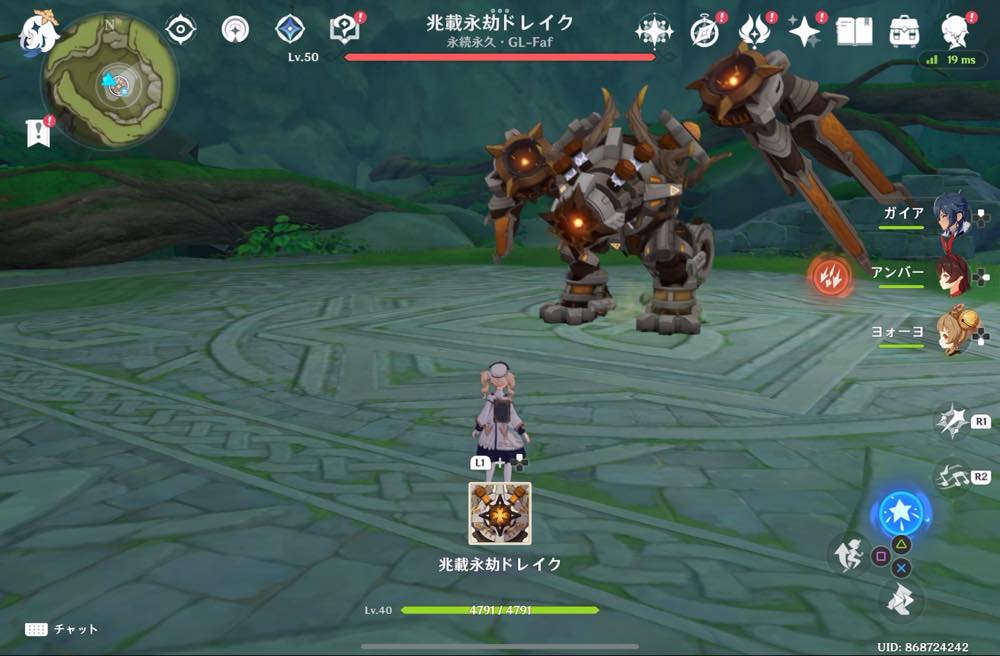Switch to party member ガイア
Viewport: 1000px width, 656px height.
[950, 216]
